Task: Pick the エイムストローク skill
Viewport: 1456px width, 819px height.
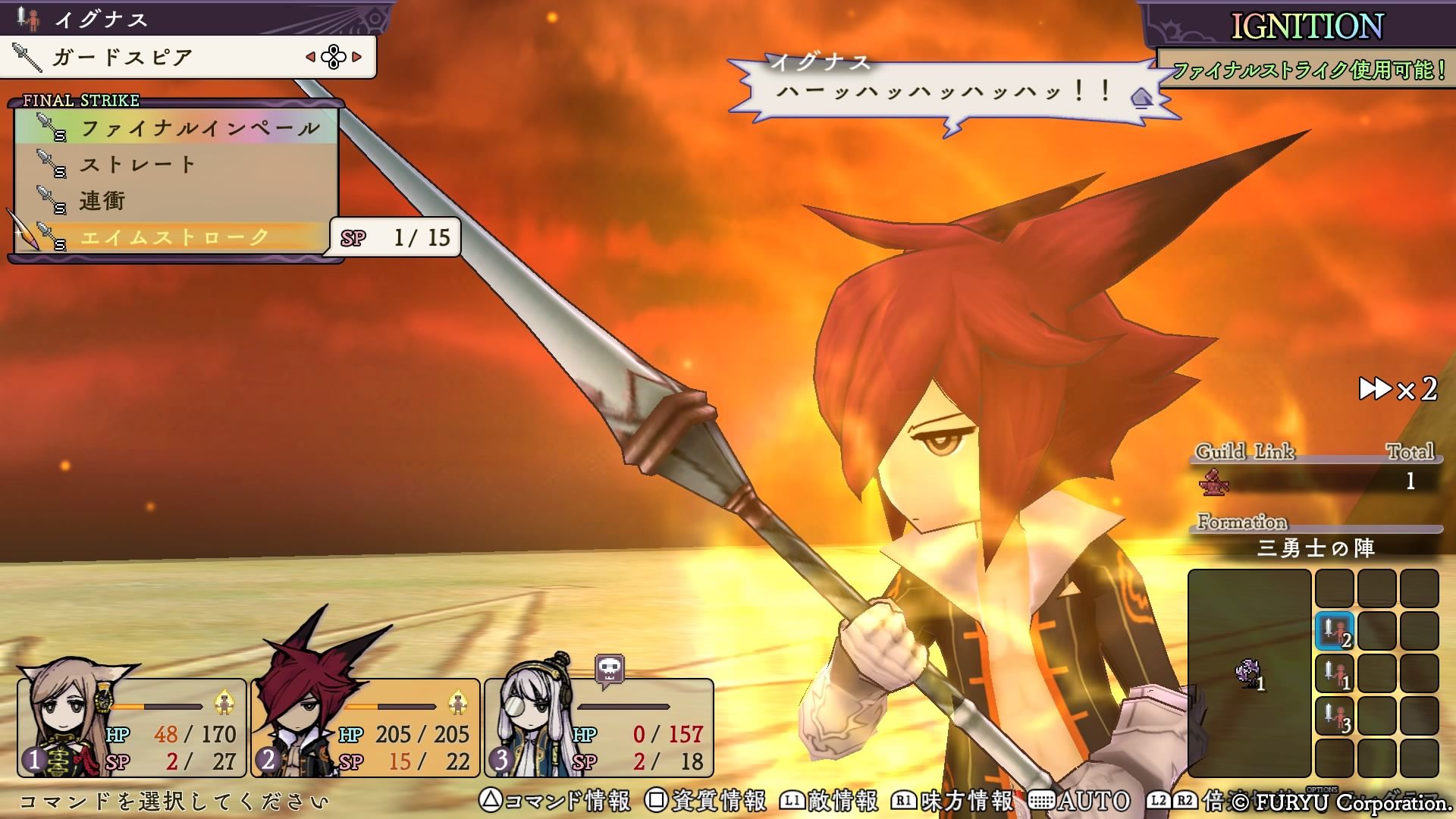Action: click(174, 237)
